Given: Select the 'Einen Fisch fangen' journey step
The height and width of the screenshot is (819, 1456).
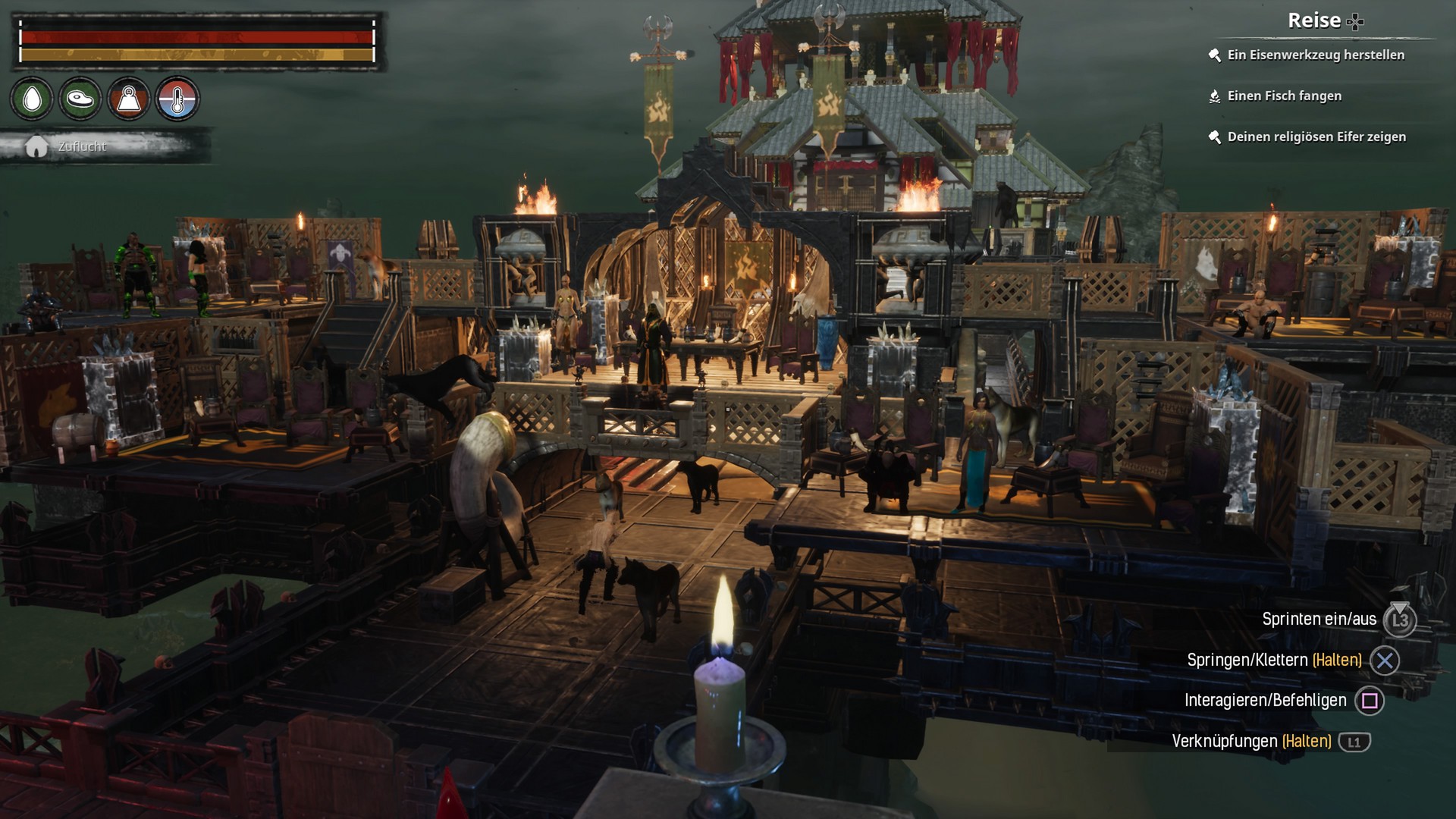Looking at the screenshot, I should [1284, 96].
